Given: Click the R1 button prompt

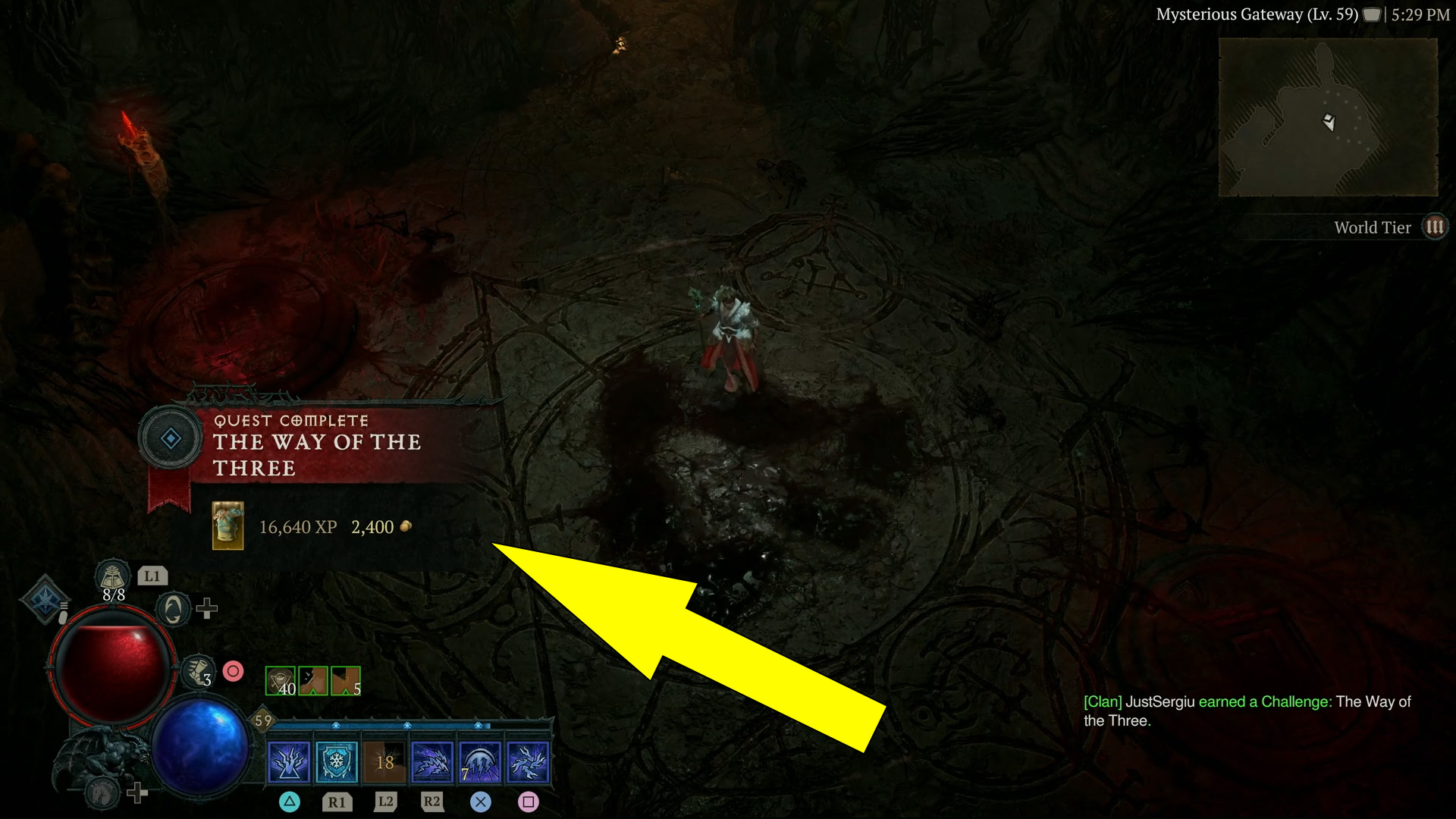Looking at the screenshot, I should click(337, 802).
